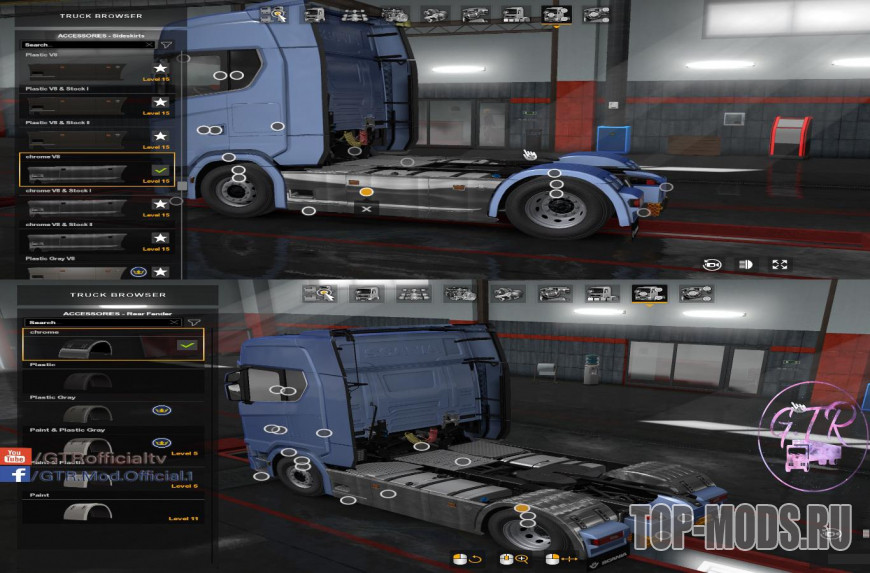This screenshot has width=870, height=573.
Task: Remove the accessory using the X marker
Action: (x=367, y=210)
